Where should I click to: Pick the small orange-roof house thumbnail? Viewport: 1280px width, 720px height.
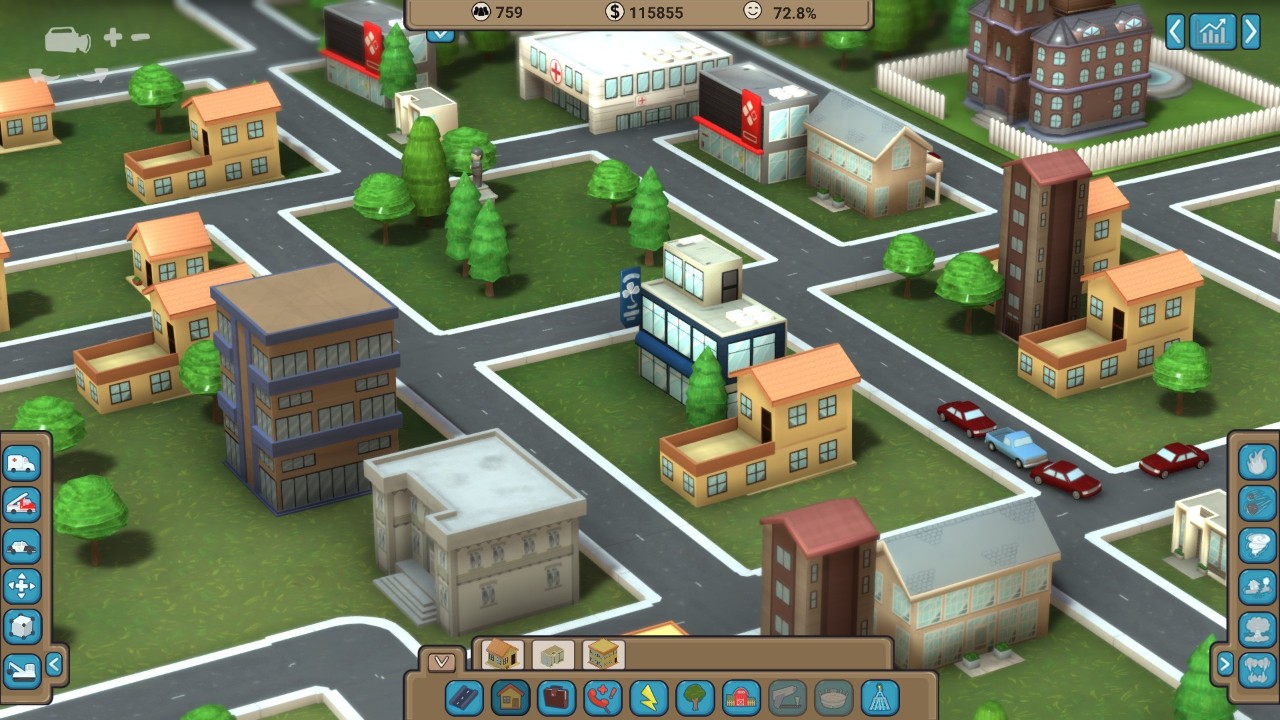point(503,655)
